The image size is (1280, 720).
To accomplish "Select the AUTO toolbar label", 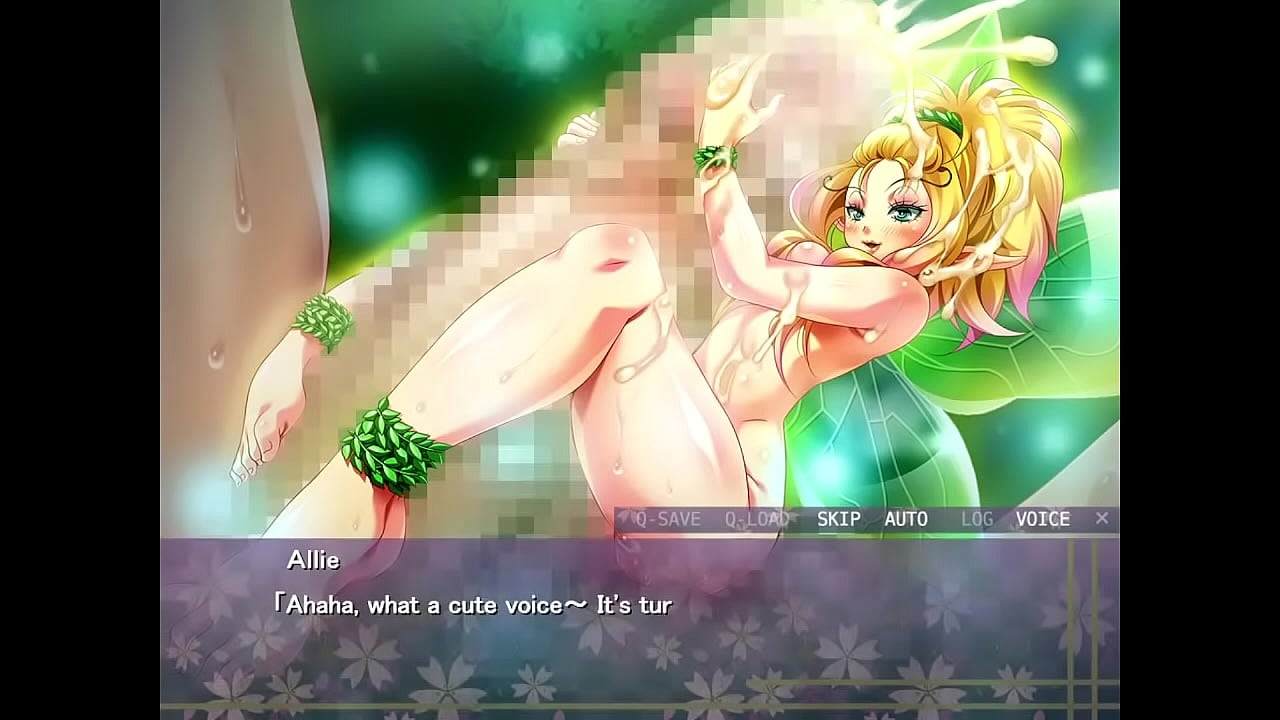I will [906, 519].
